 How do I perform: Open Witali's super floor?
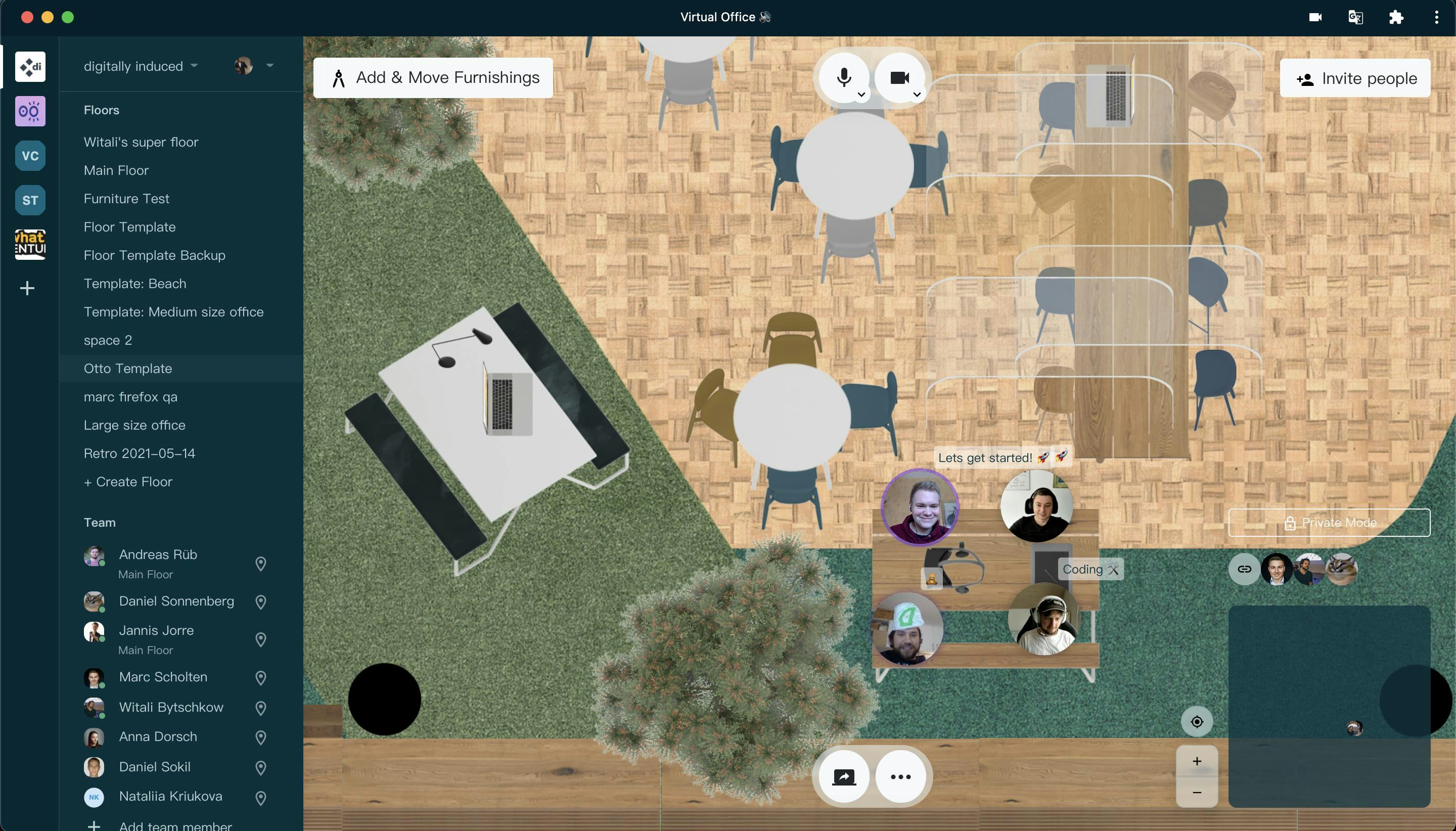(x=141, y=142)
